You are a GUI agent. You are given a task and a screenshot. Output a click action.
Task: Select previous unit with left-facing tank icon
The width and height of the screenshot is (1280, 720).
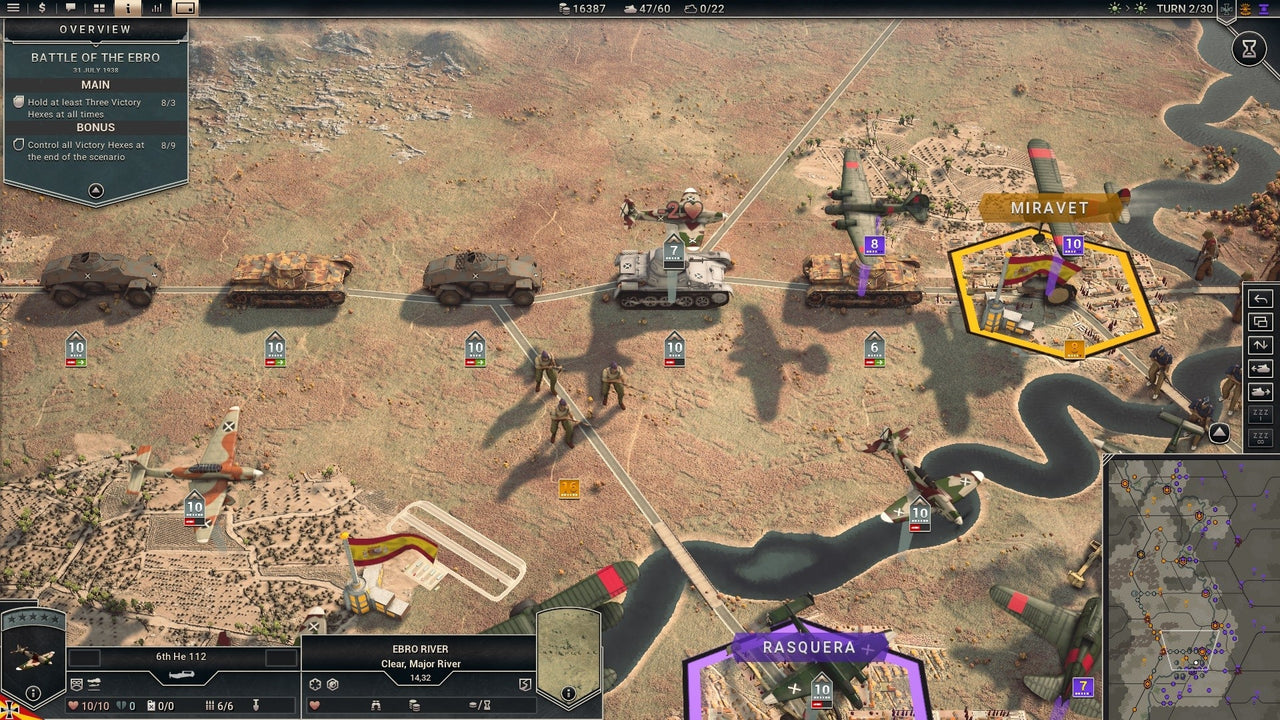(1259, 368)
